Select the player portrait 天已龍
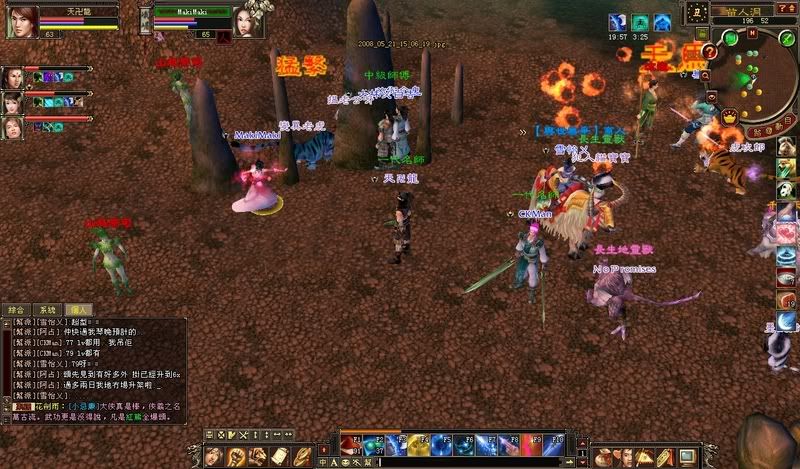 (x=19, y=19)
